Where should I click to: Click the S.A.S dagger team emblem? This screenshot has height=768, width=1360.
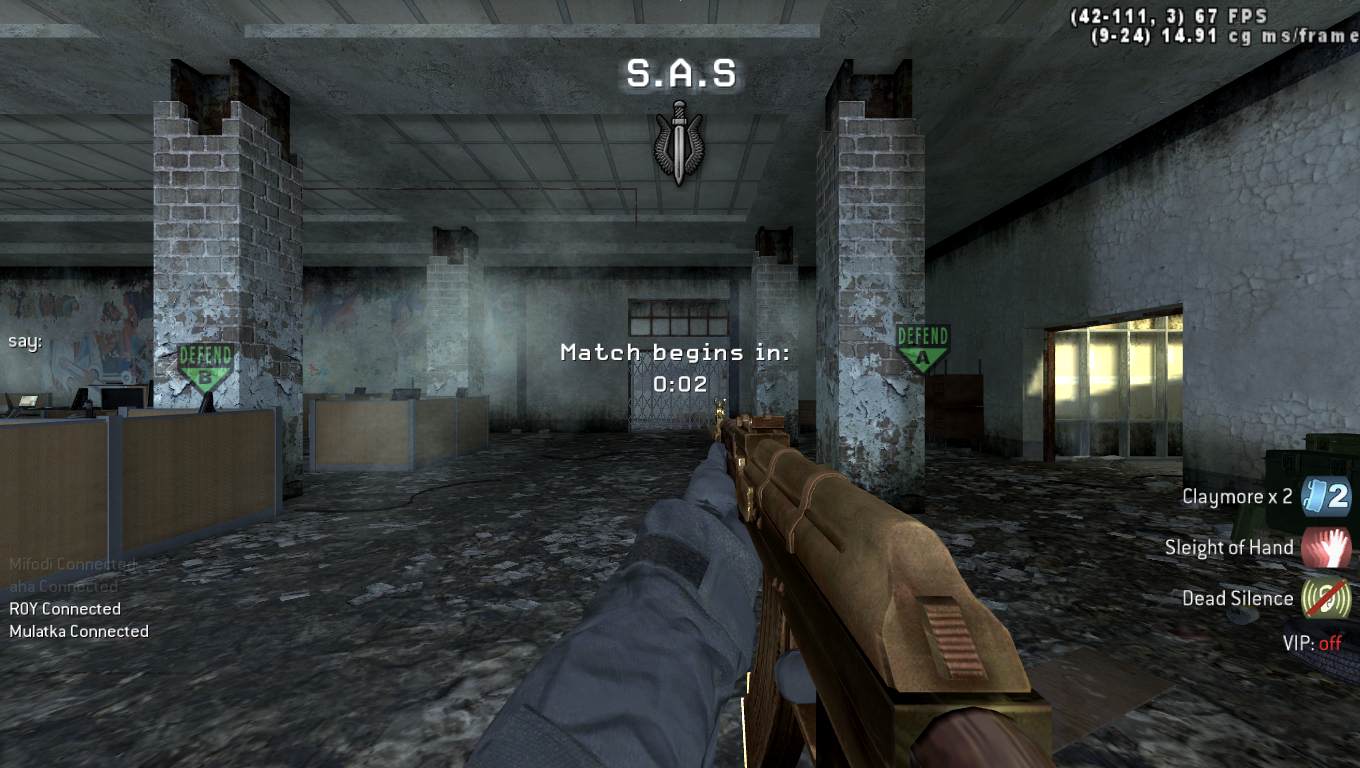click(679, 141)
